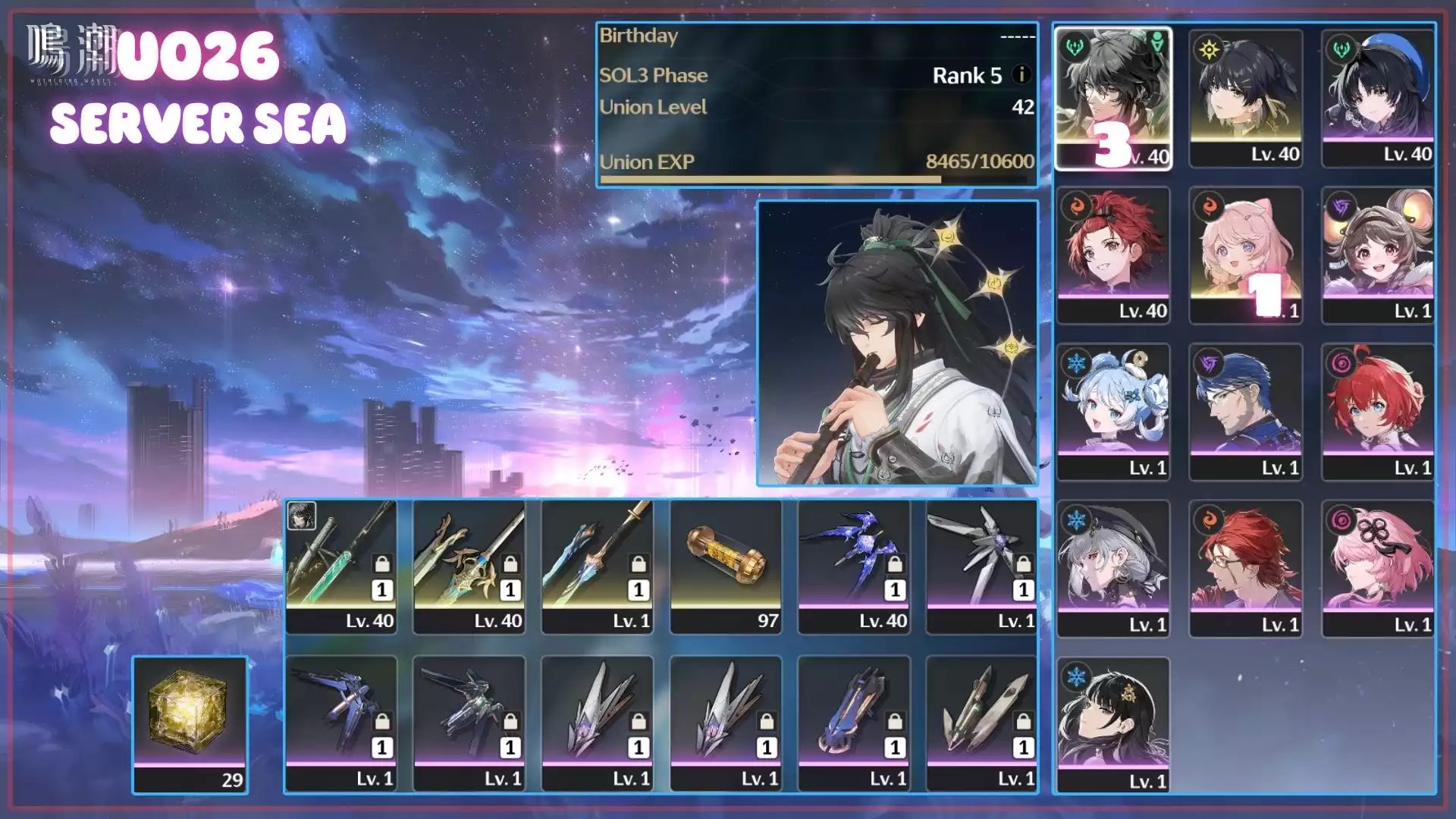
Task: Pick the blue-haired ice girl character
Action: 1113,411
